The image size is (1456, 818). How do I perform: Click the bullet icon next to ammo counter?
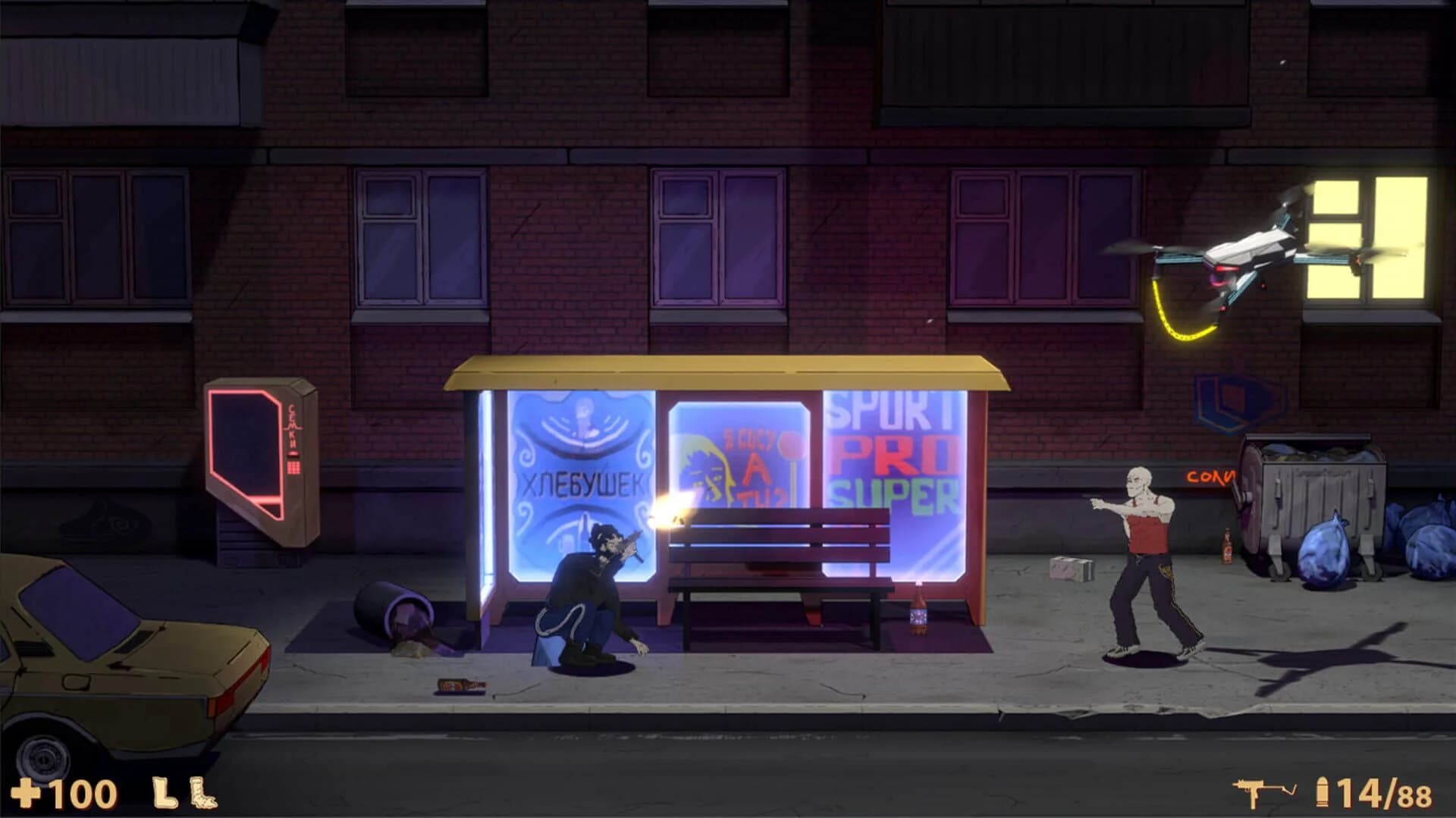(1323, 791)
